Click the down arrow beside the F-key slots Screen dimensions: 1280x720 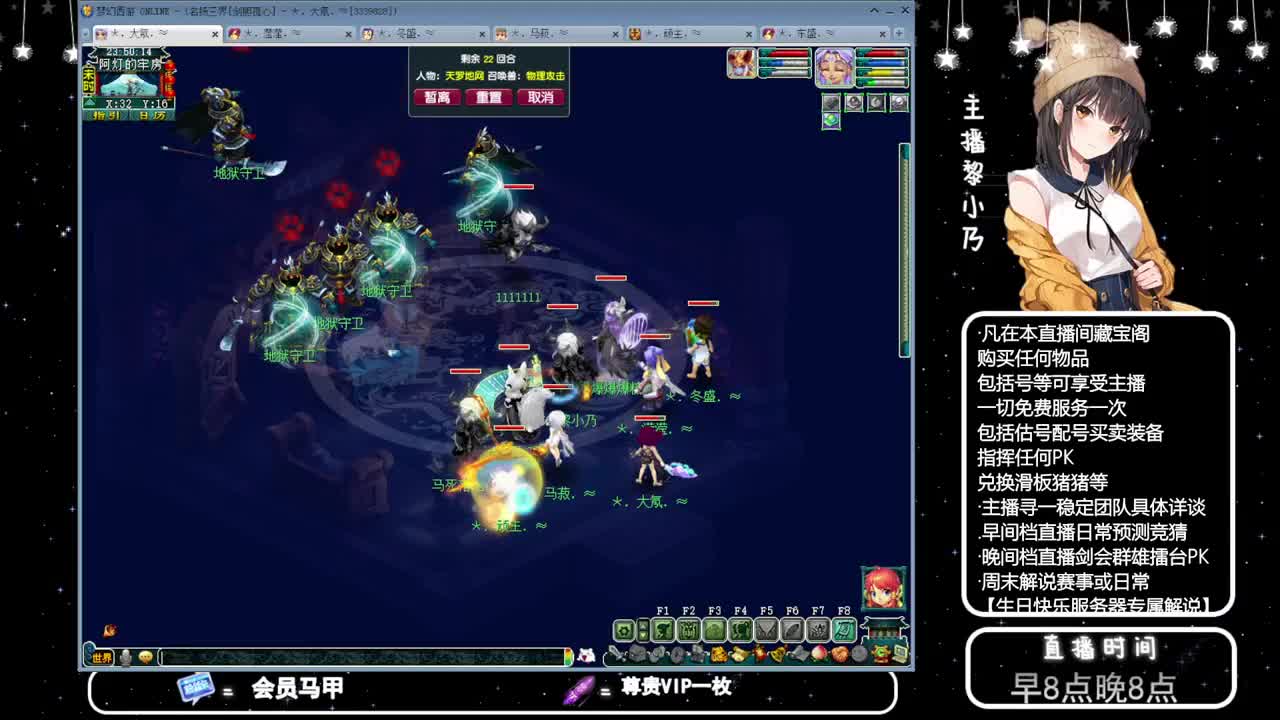click(644, 635)
